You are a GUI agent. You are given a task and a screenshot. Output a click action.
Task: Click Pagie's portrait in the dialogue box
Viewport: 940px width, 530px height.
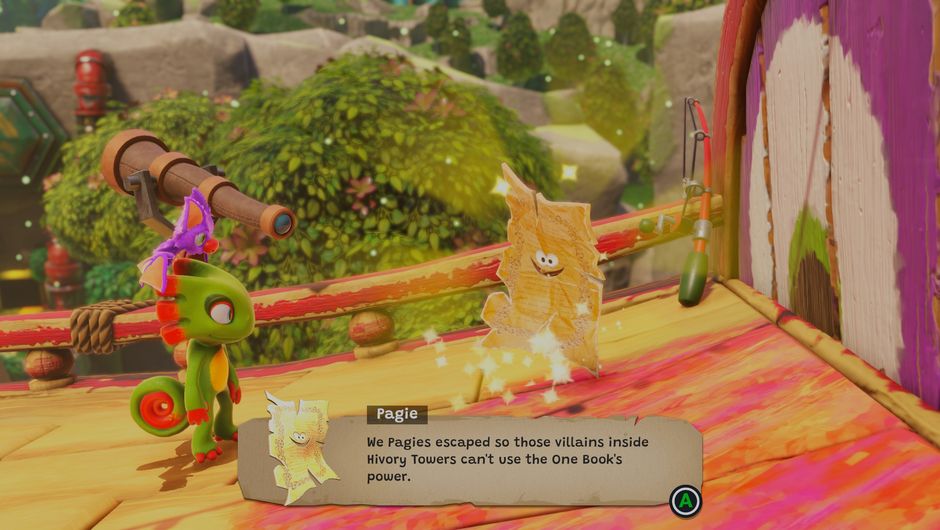click(x=300, y=445)
